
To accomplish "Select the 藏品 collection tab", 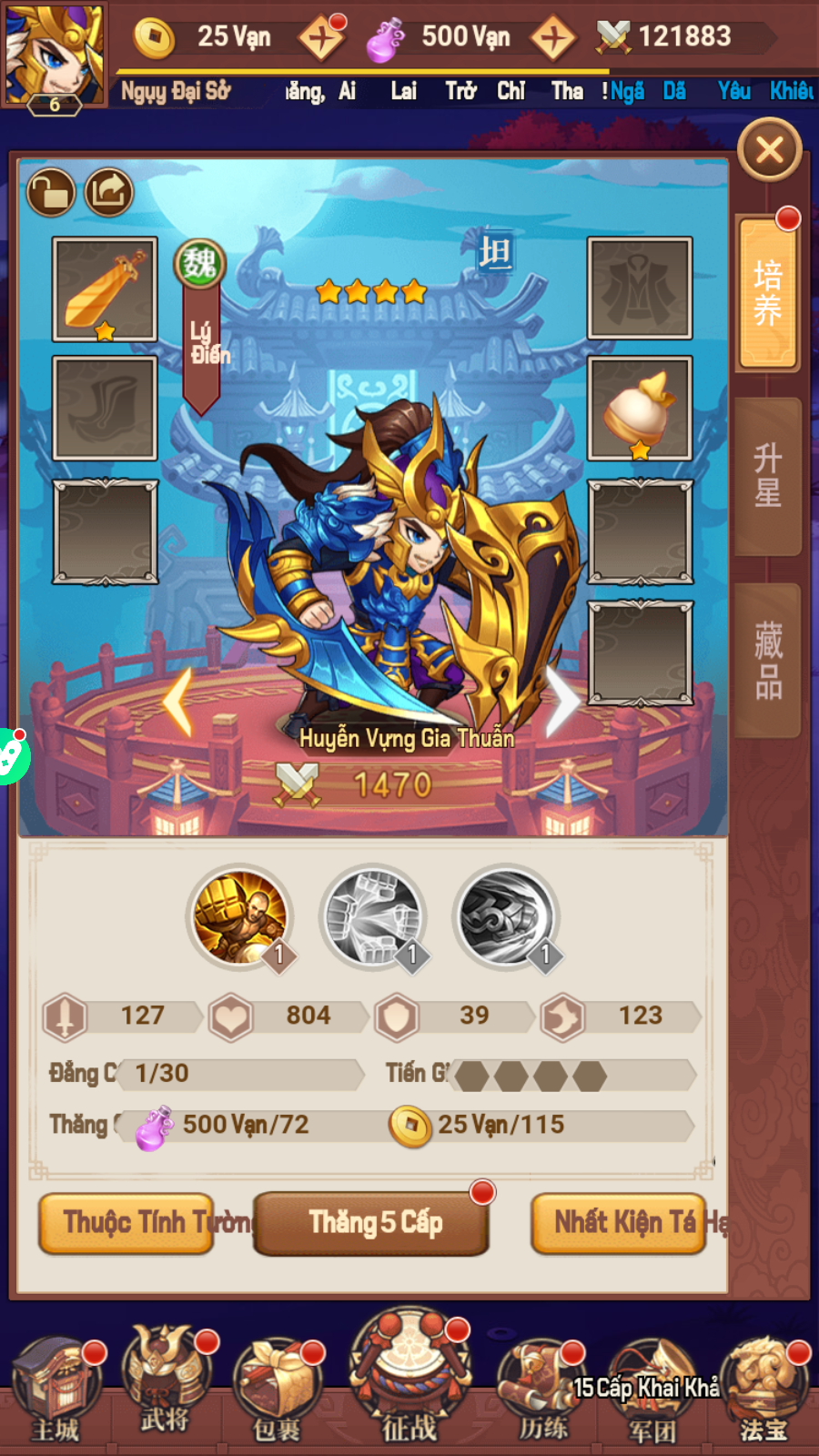I will (x=767, y=660).
